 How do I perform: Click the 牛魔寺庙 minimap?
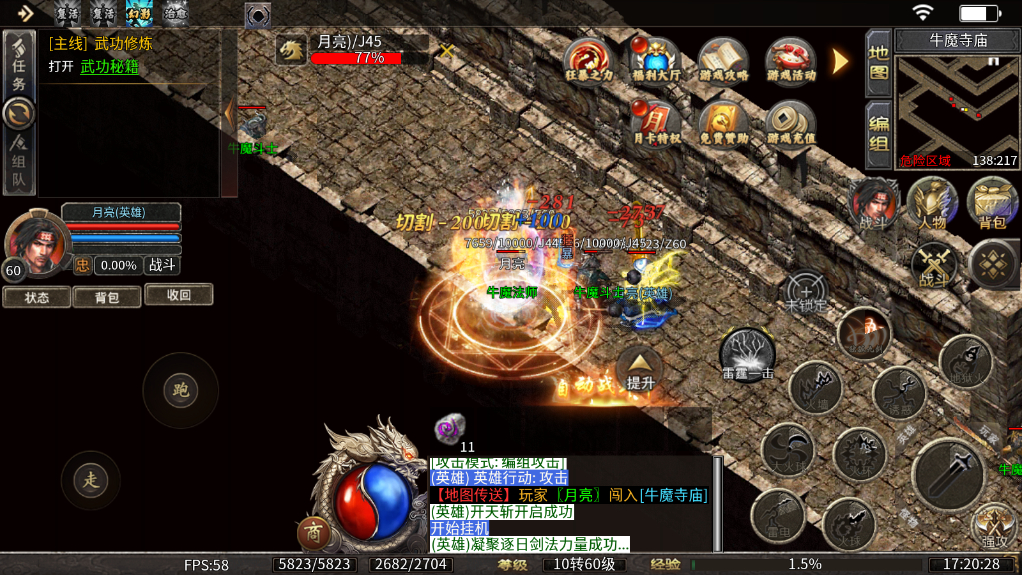pyautogui.click(x=955, y=110)
